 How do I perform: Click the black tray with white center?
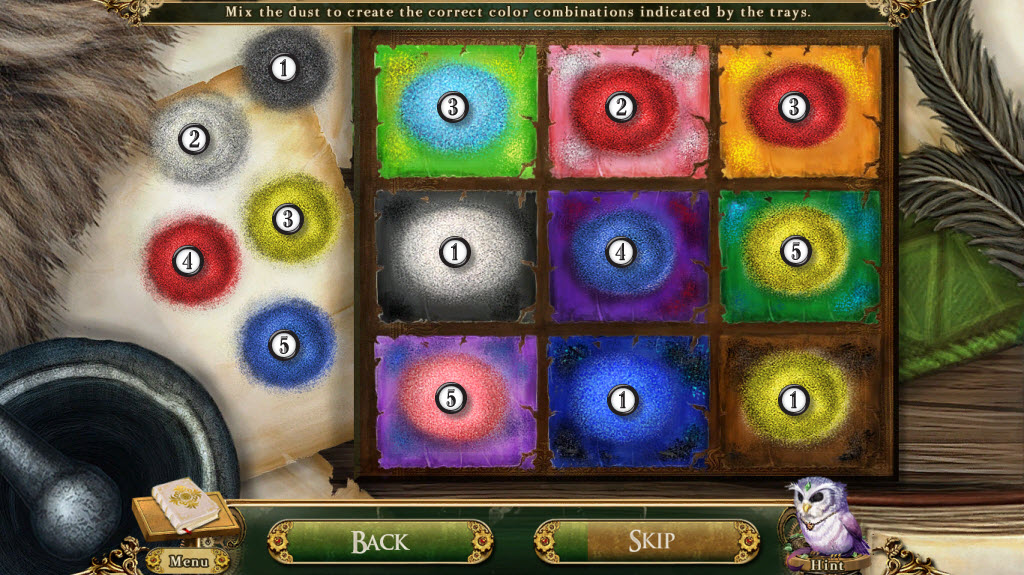pyautogui.click(x=454, y=253)
